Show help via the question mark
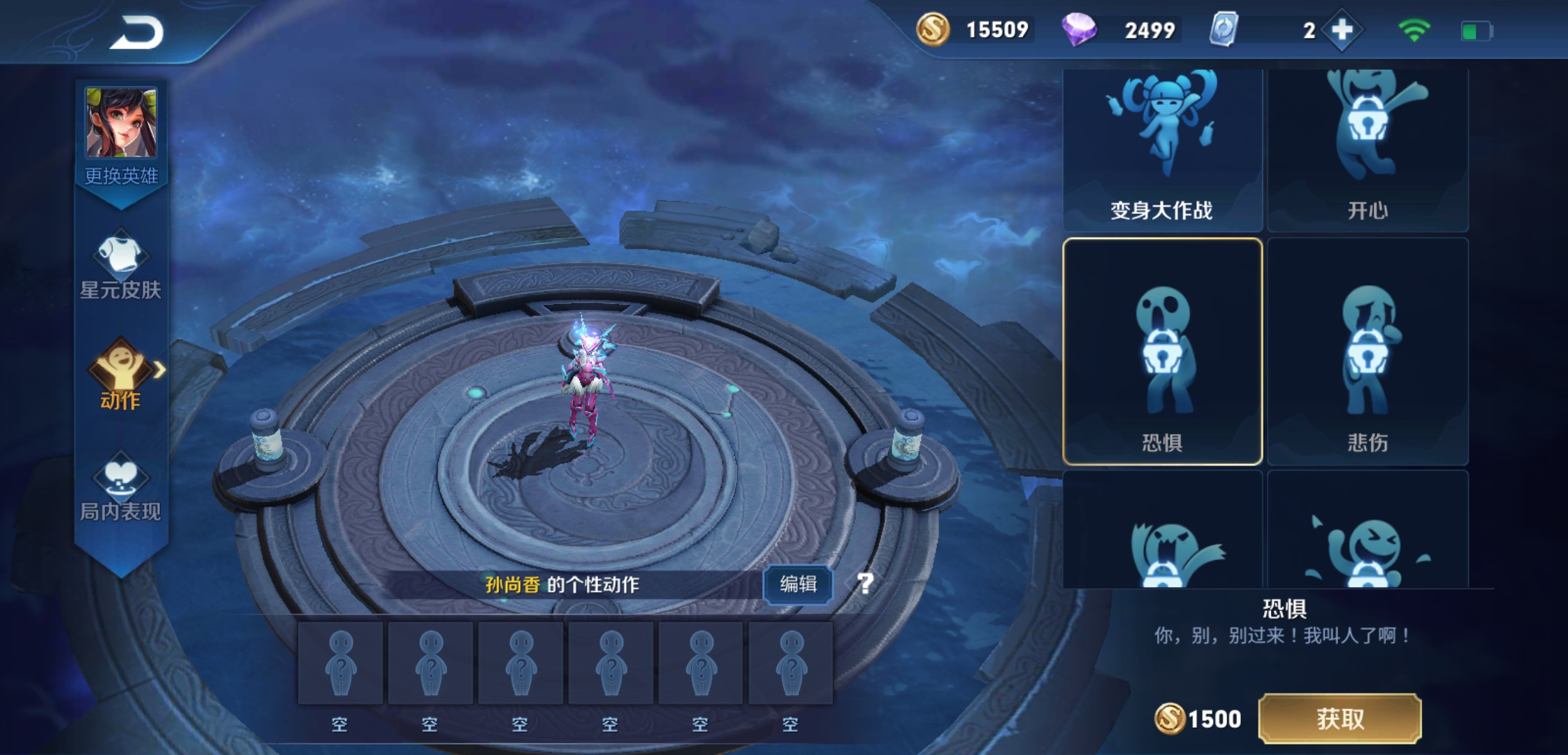1568x755 pixels. pos(865,583)
